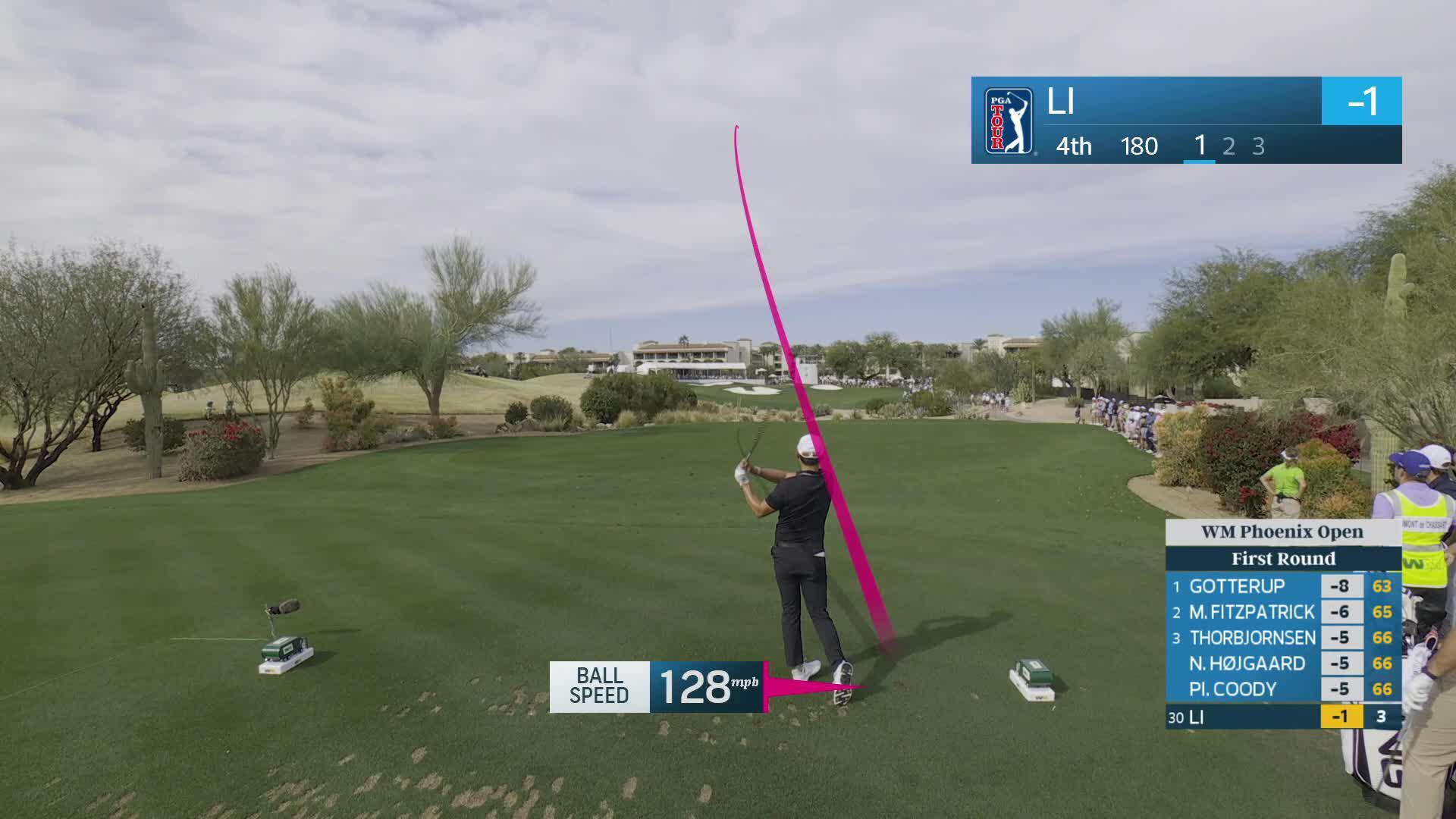Open the WM Phoenix Open leaderboard header
1456x819 pixels.
[1282, 532]
